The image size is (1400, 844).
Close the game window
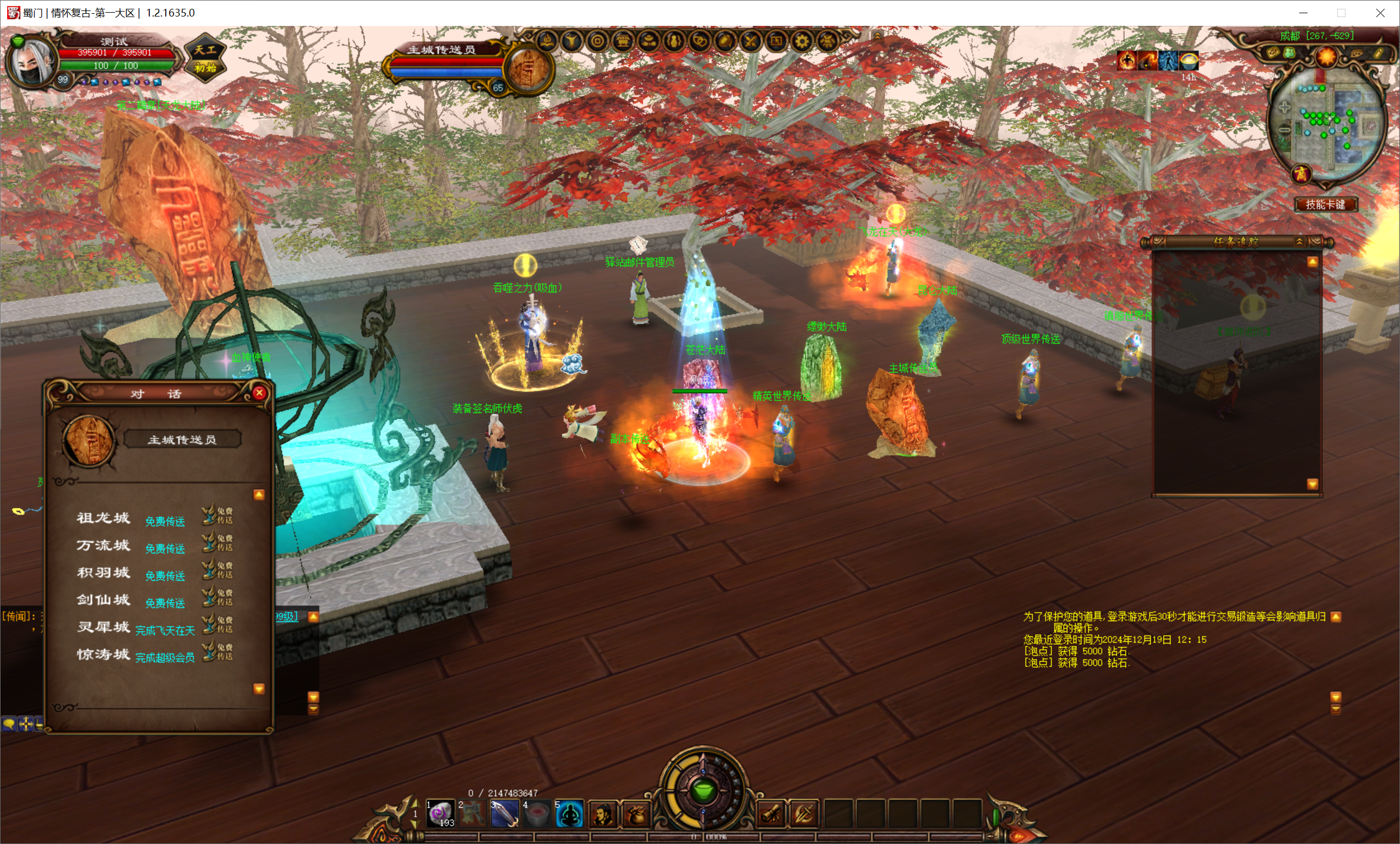pos(1380,13)
